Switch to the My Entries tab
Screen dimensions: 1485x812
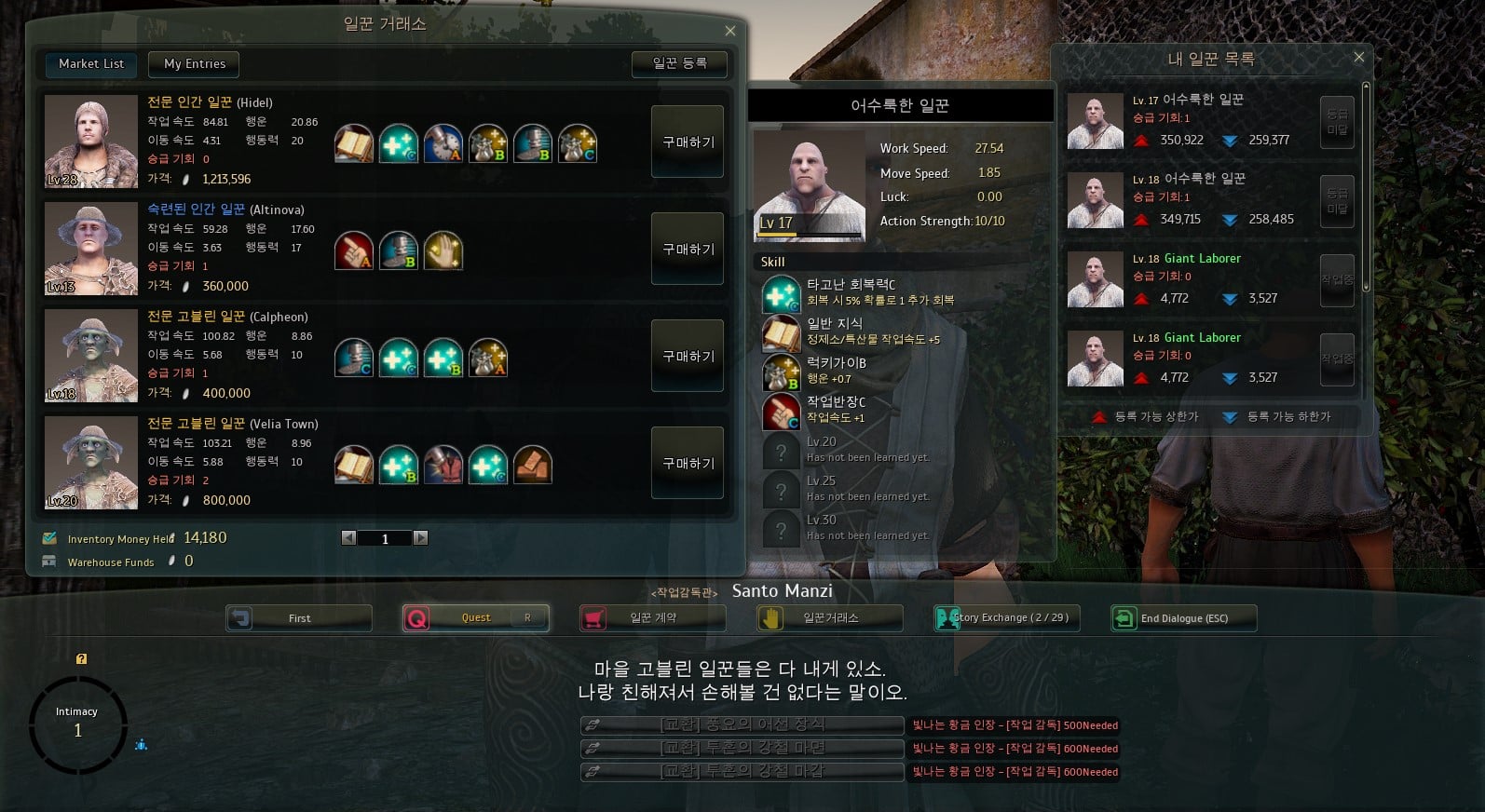tap(193, 63)
